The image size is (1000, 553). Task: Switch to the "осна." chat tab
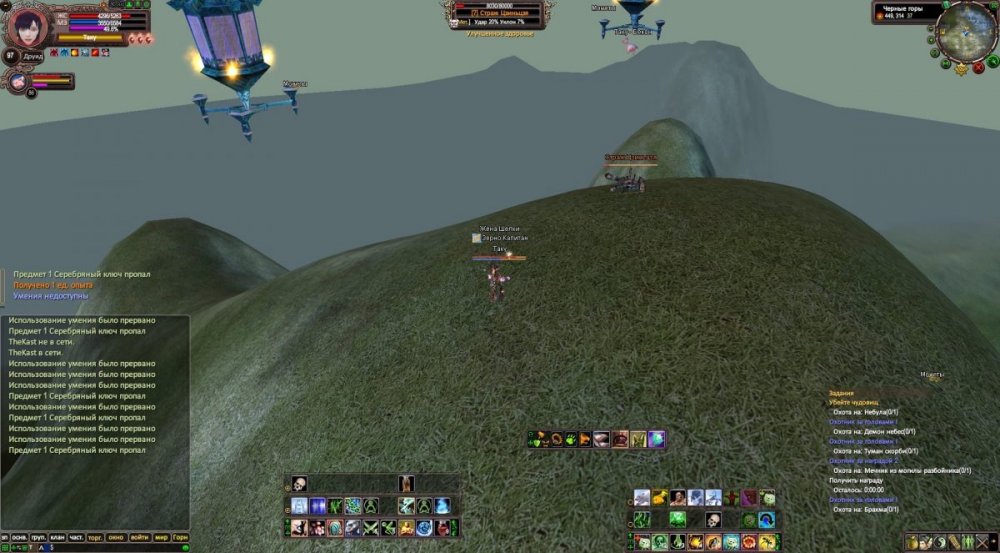(18, 537)
